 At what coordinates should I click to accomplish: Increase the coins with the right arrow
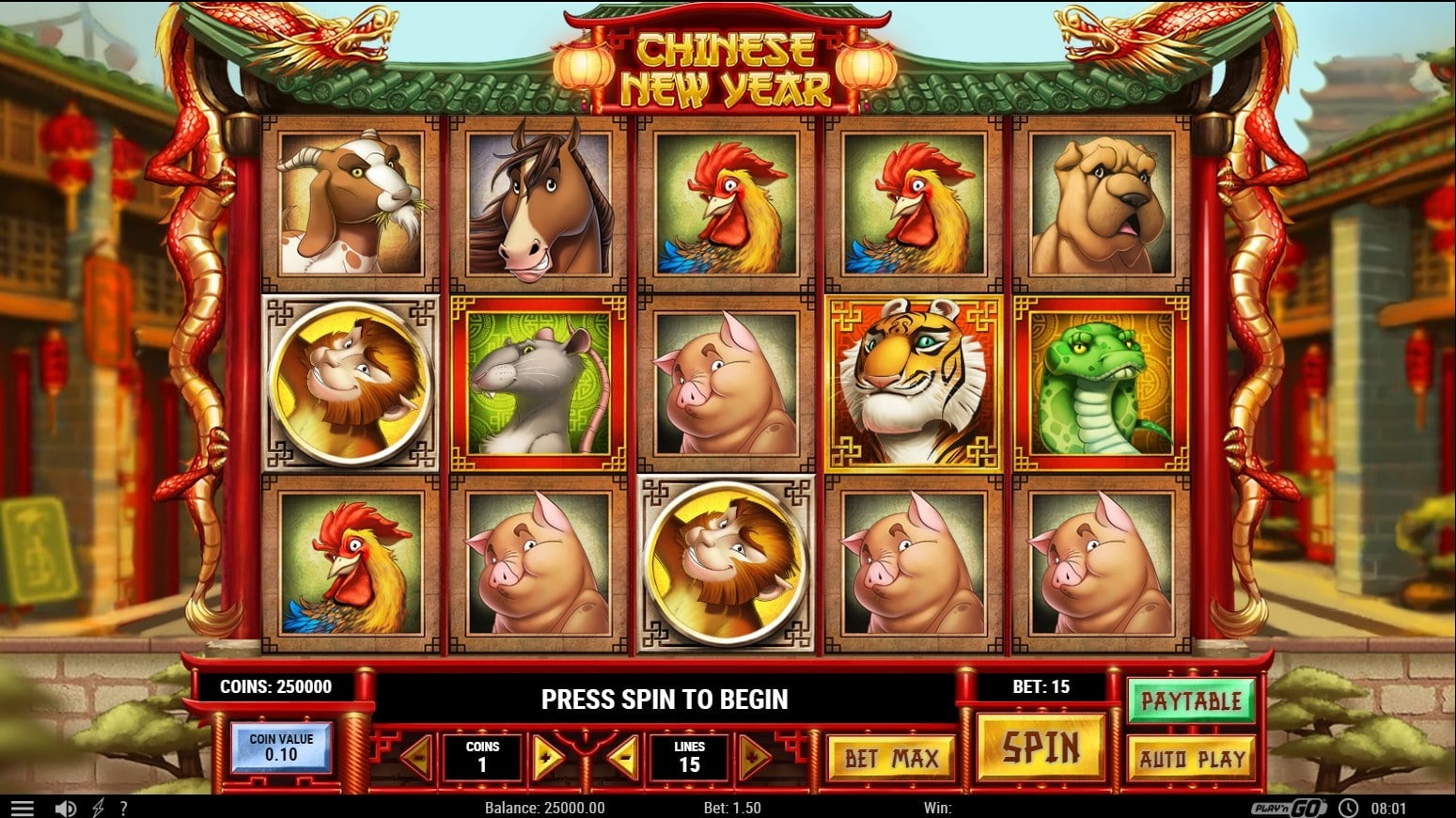[545, 756]
